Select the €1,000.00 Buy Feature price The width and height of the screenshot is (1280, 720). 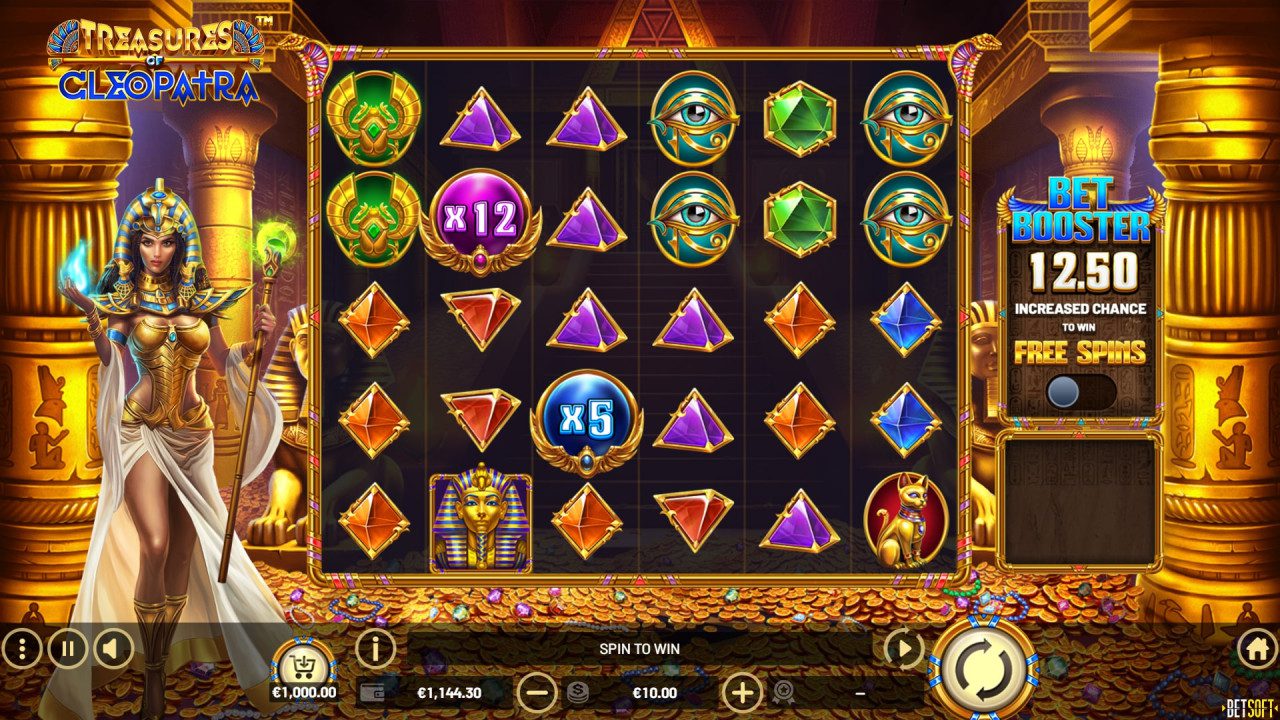tap(304, 692)
